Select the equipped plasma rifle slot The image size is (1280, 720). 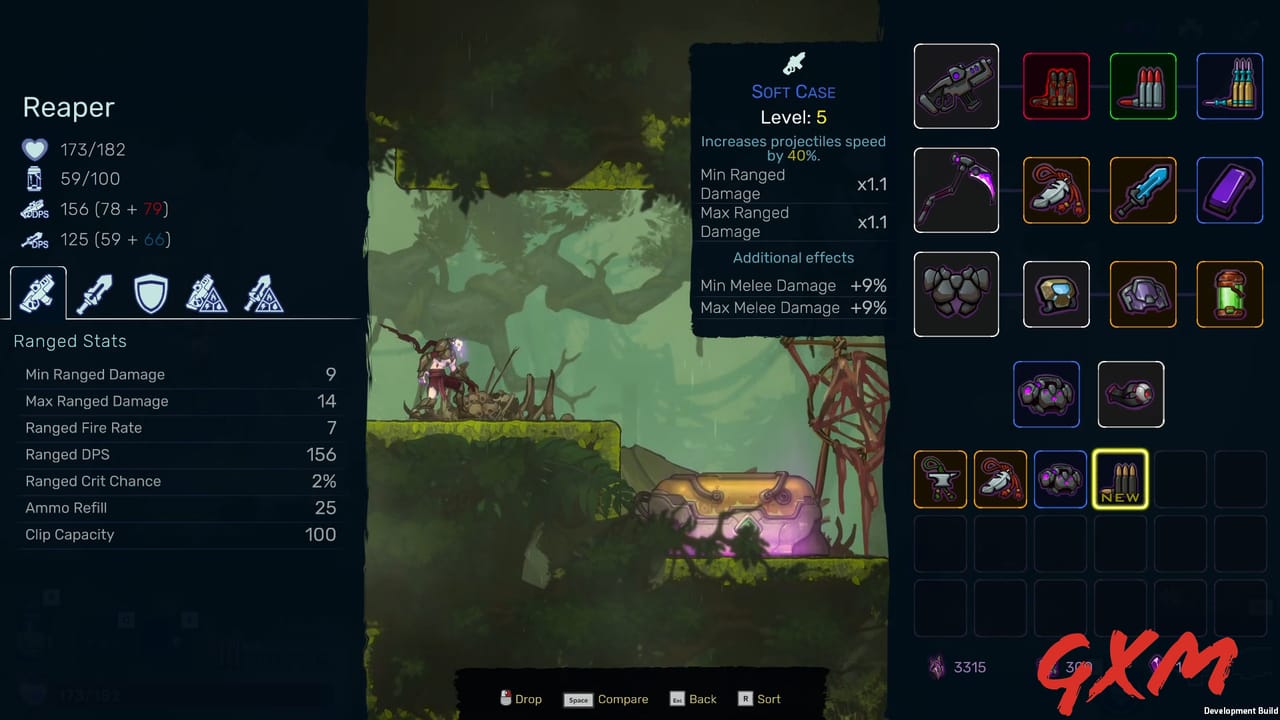(x=956, y=86)
